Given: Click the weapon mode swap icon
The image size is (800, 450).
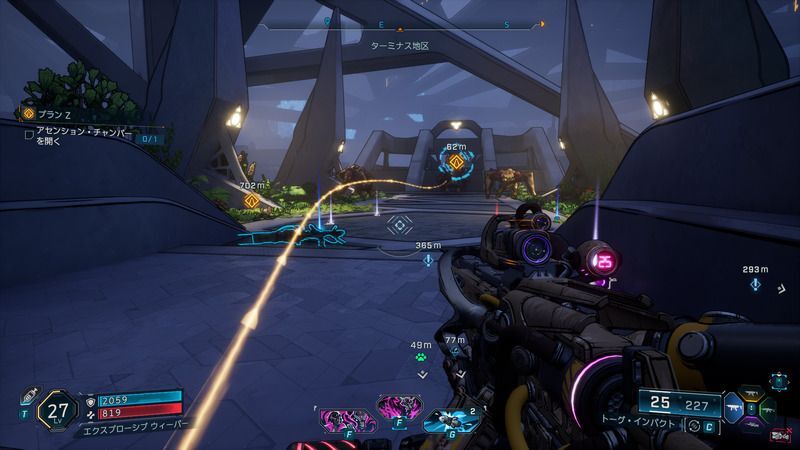Looking at the screenshot, I should pyautogui.click(x=692, y=426).
